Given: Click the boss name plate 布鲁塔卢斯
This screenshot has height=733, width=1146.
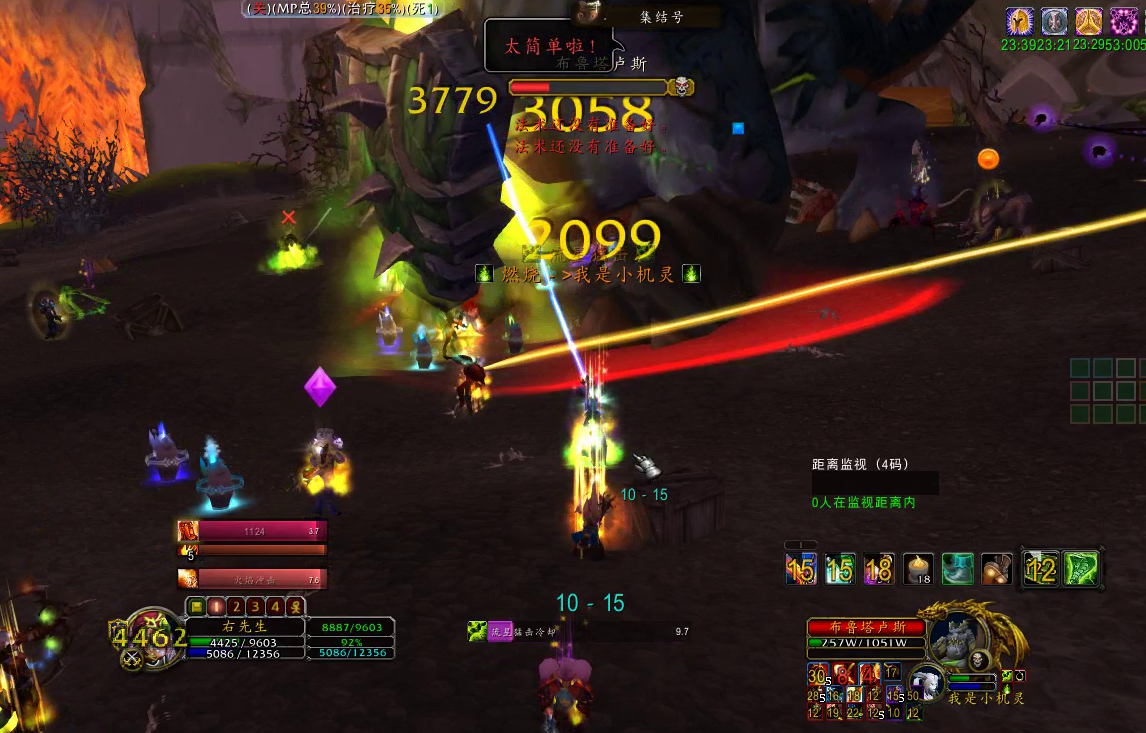Looking at the screenshot, I should (x=864, y=627).
